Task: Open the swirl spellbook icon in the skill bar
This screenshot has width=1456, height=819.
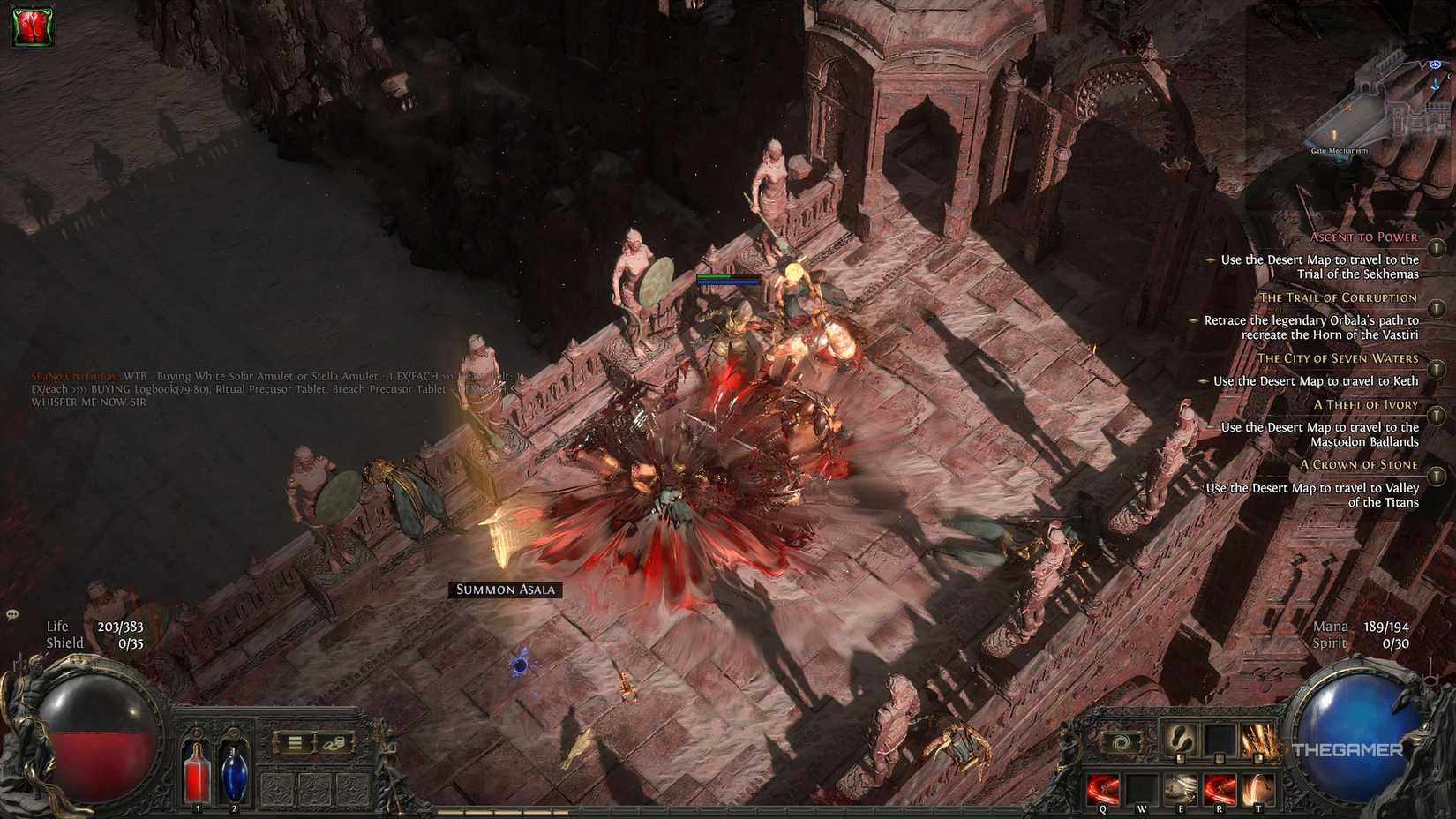Action: point(1122,742)
